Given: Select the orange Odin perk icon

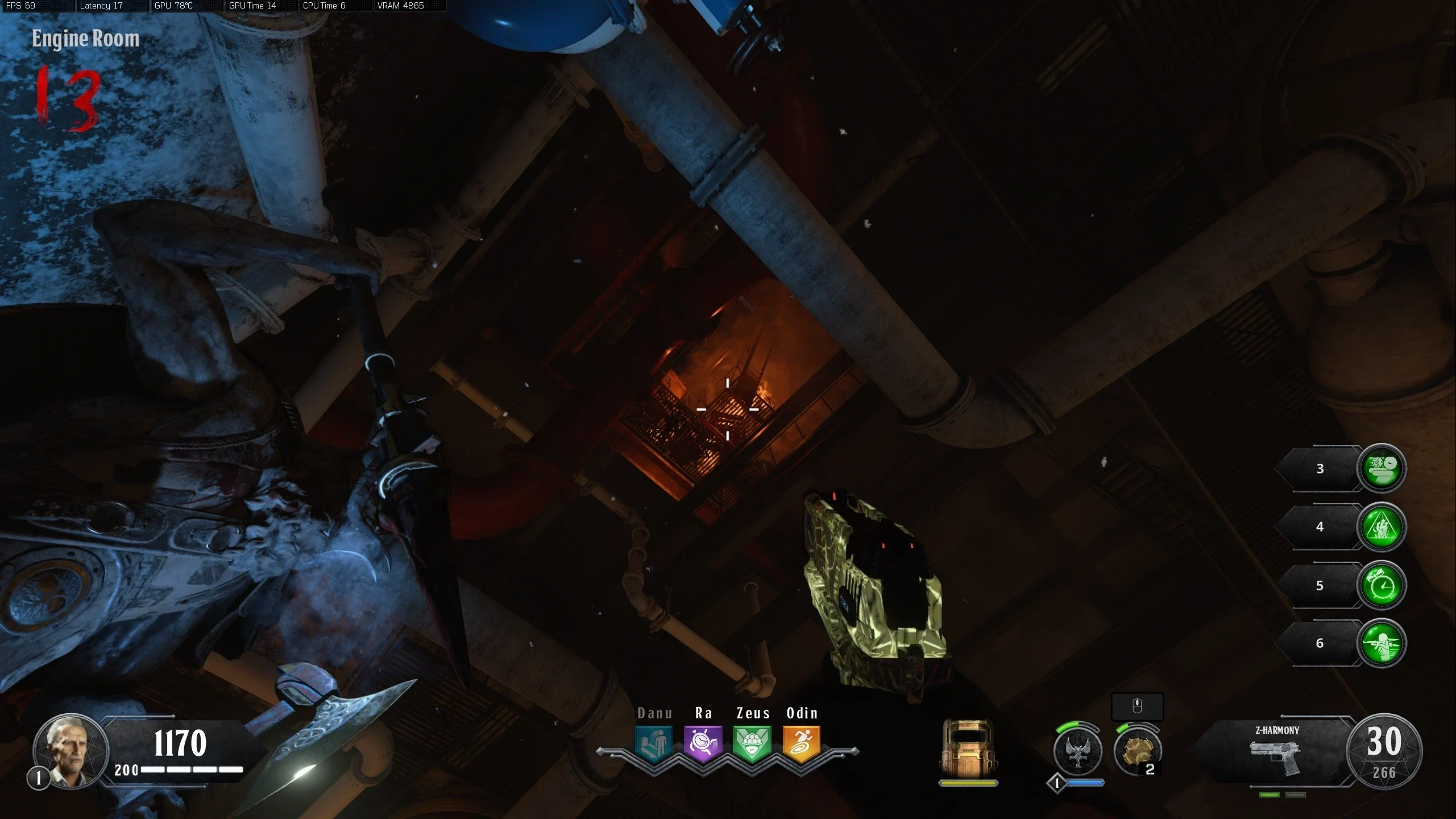Looking at the screenshot, I should pyautogui.click(x=802, y=743).
